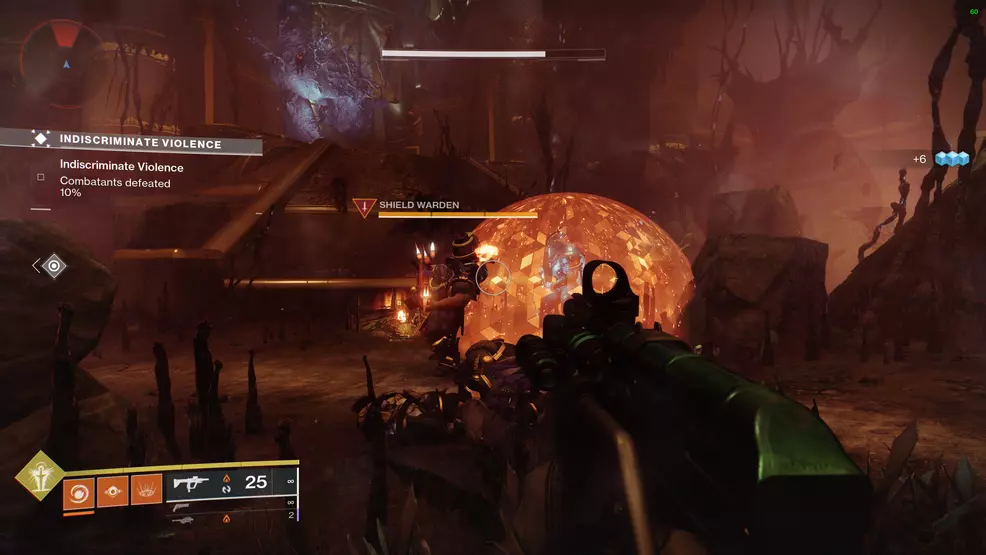
Task: Activate the orange swirl ability icon
Action: 78,490
